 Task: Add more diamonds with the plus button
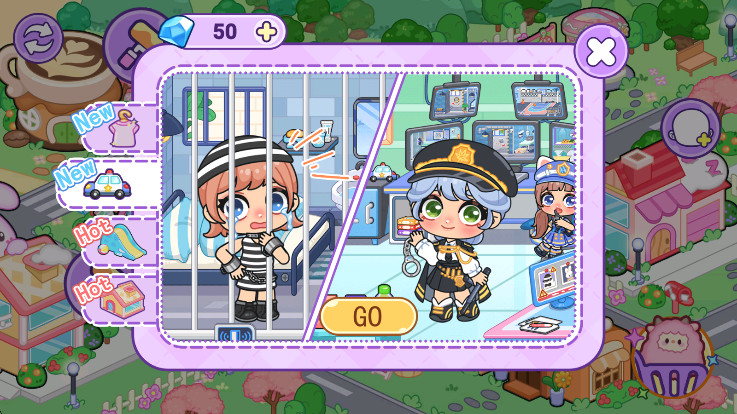[267, 31]
